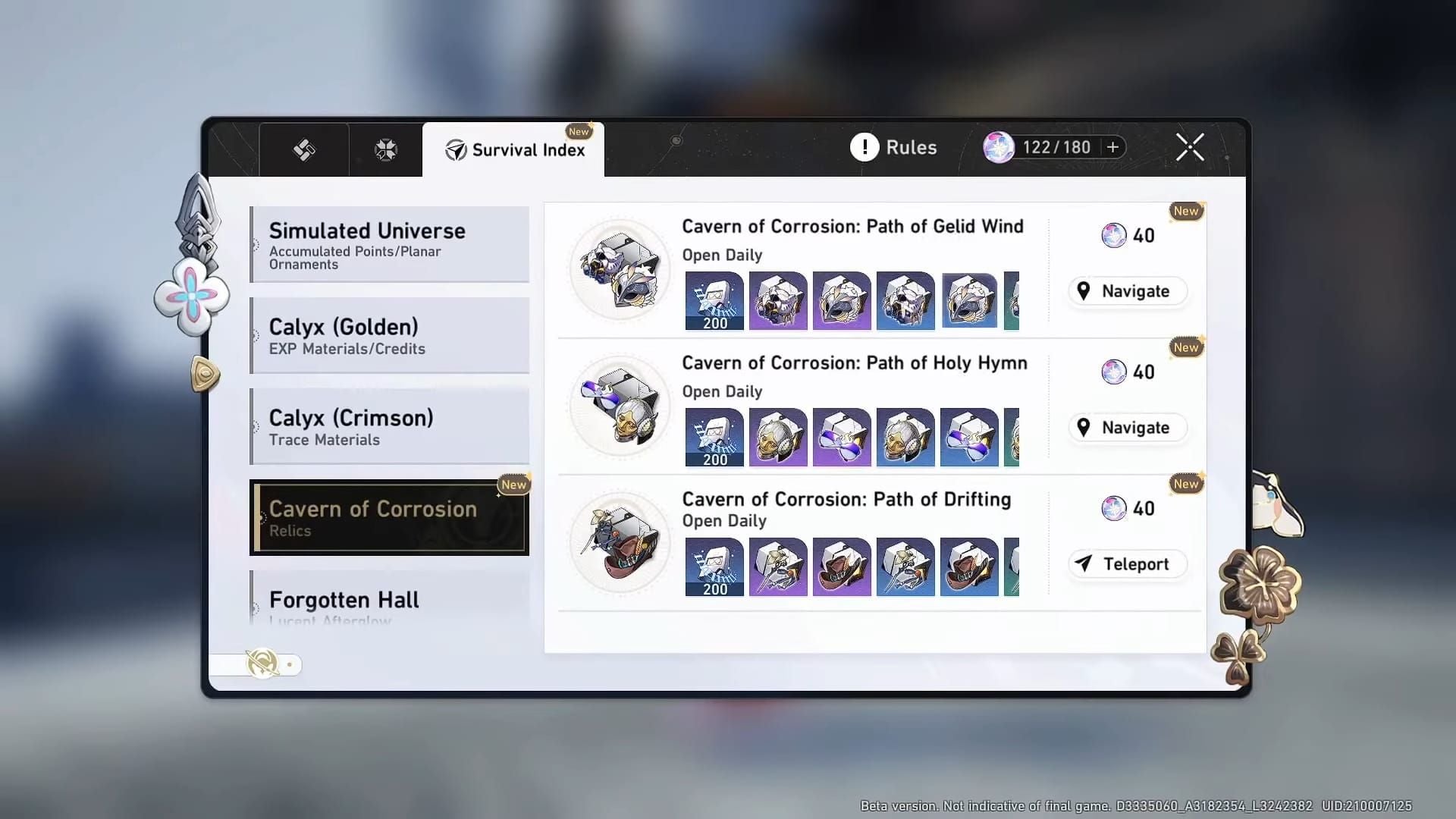1456x819 pixels.
Task: Select Simulated Universe category
Action: [x=390, y=244]
